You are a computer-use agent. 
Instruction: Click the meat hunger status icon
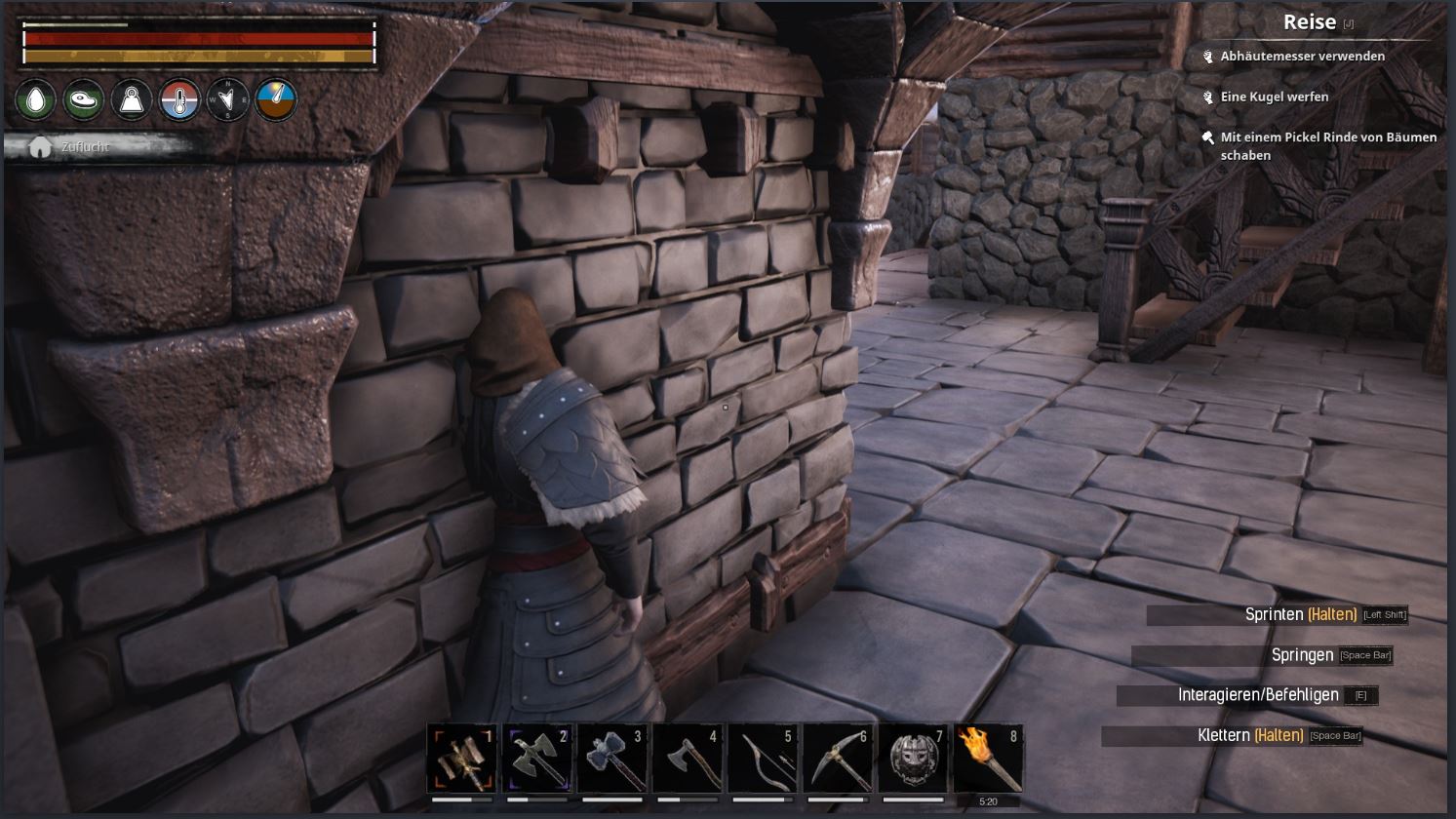pos(84,99)
